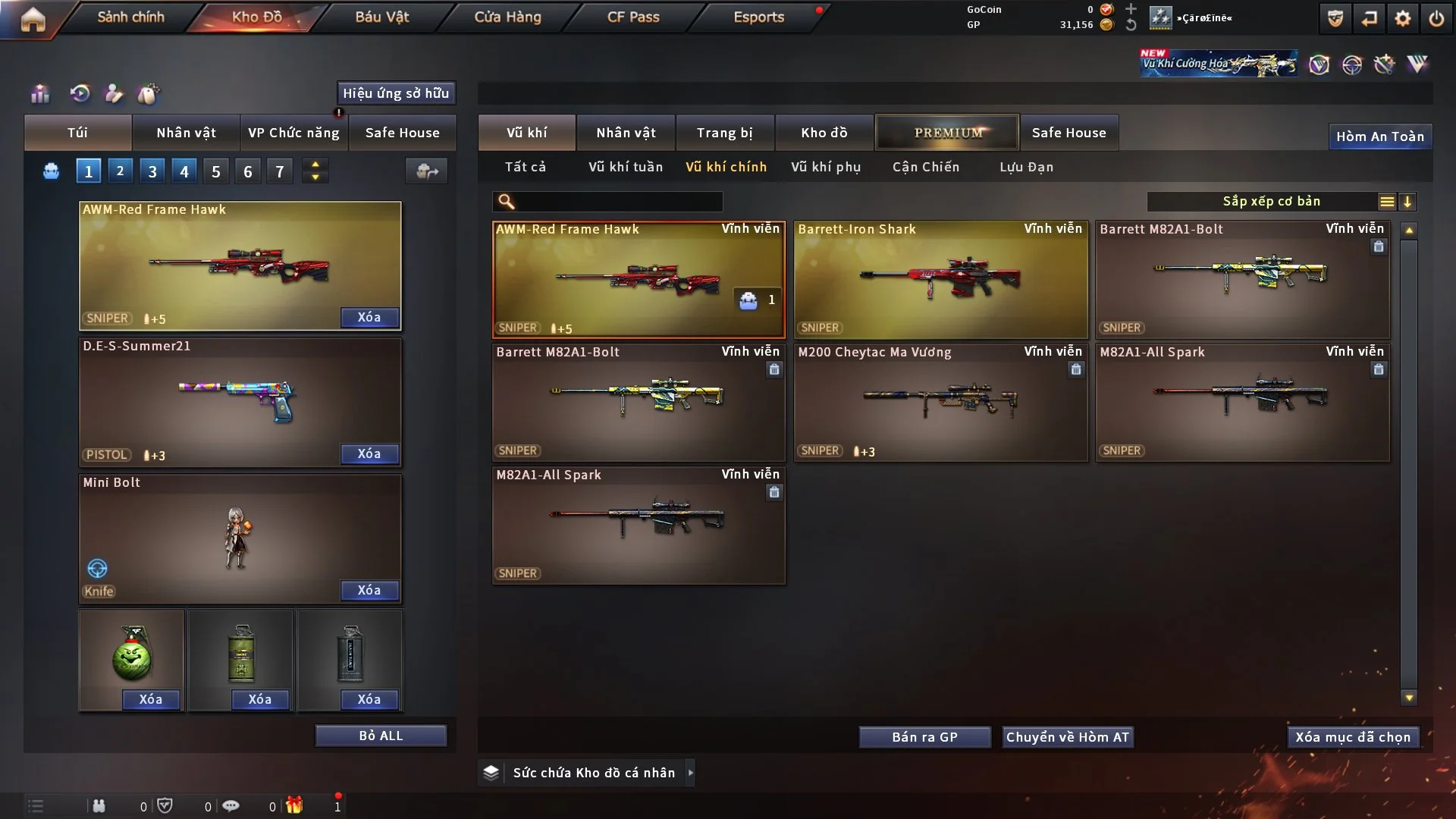Select the PREMIUM tab
1456x819 pixels.
click(x=947, y=133)
